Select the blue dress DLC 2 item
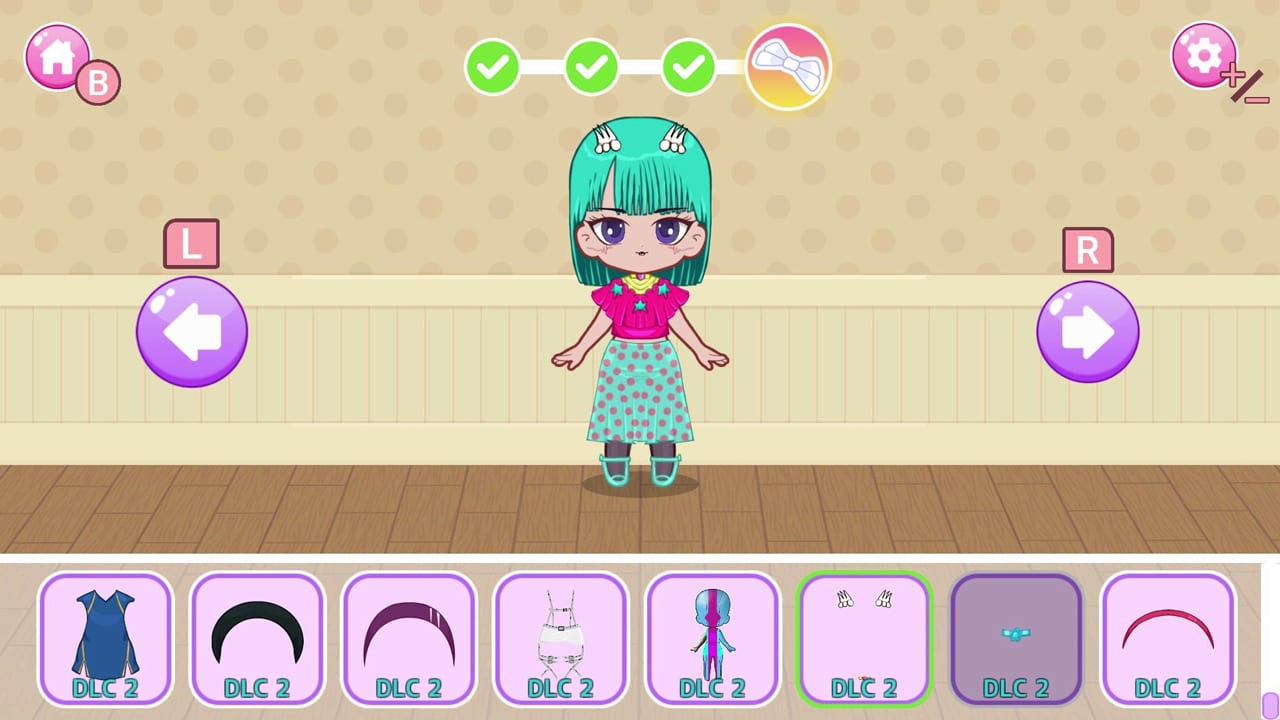Viewport: 1280px width, 720px height. pyautogui.click(x=104, y=637)
